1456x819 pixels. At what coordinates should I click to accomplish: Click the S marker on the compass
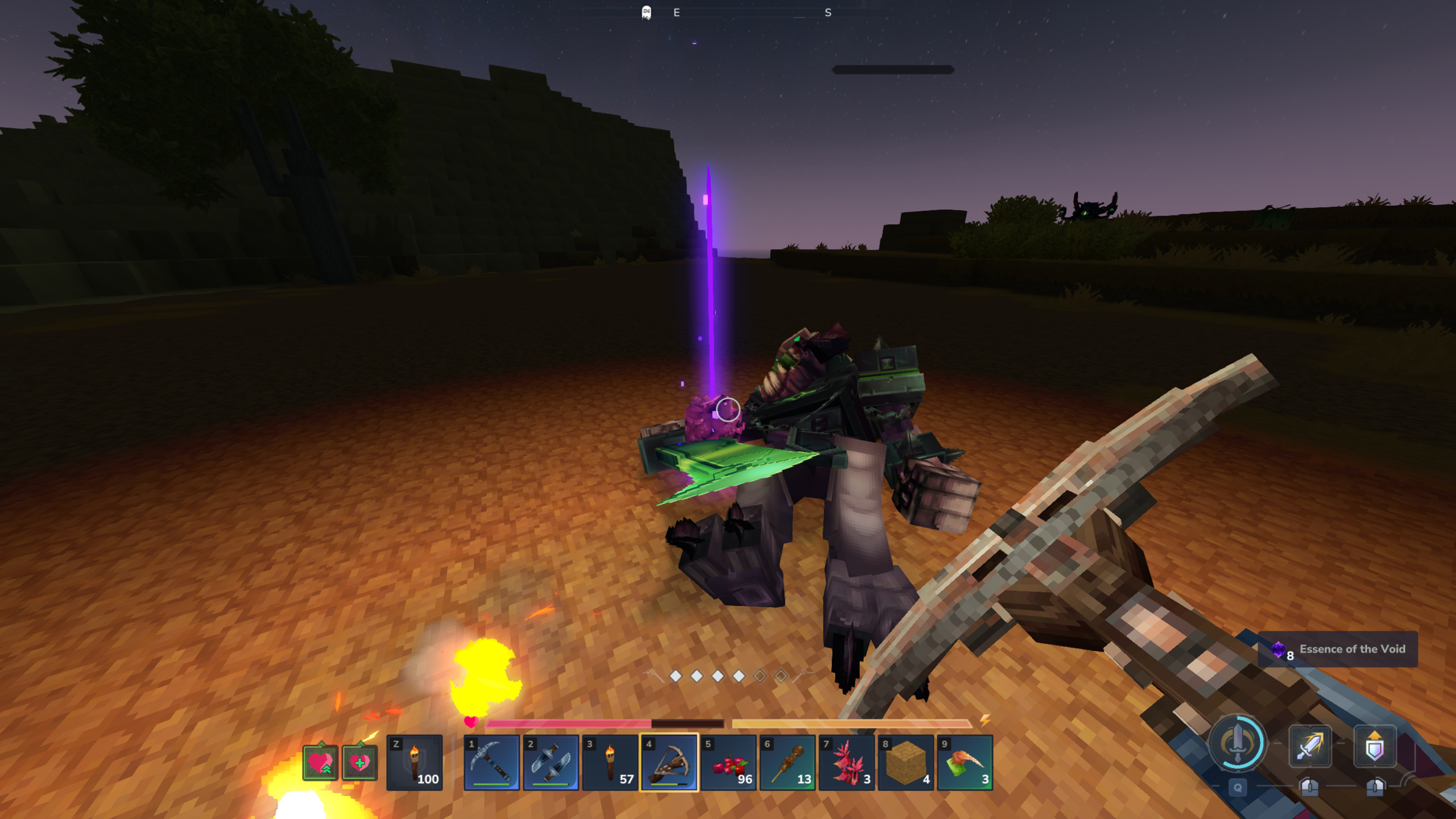pos(828,12)
